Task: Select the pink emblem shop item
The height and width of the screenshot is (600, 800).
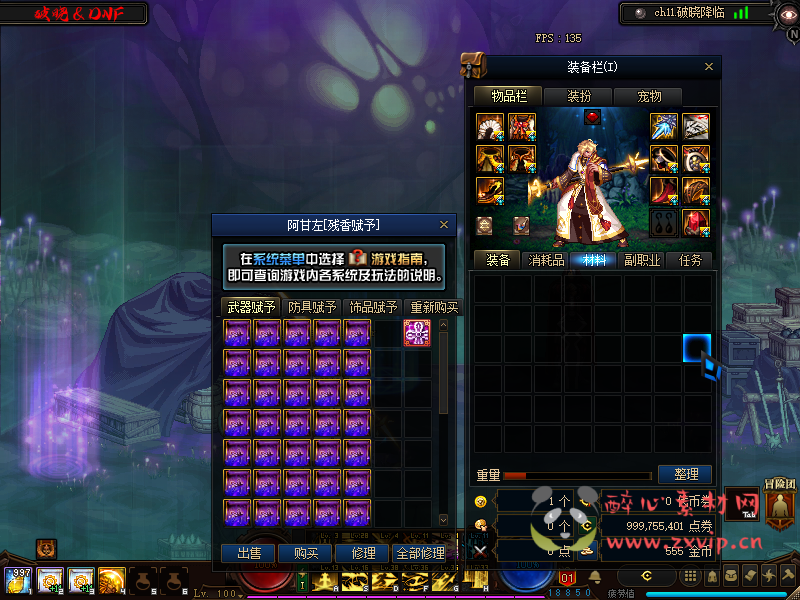Action: [x=417, y=334]
